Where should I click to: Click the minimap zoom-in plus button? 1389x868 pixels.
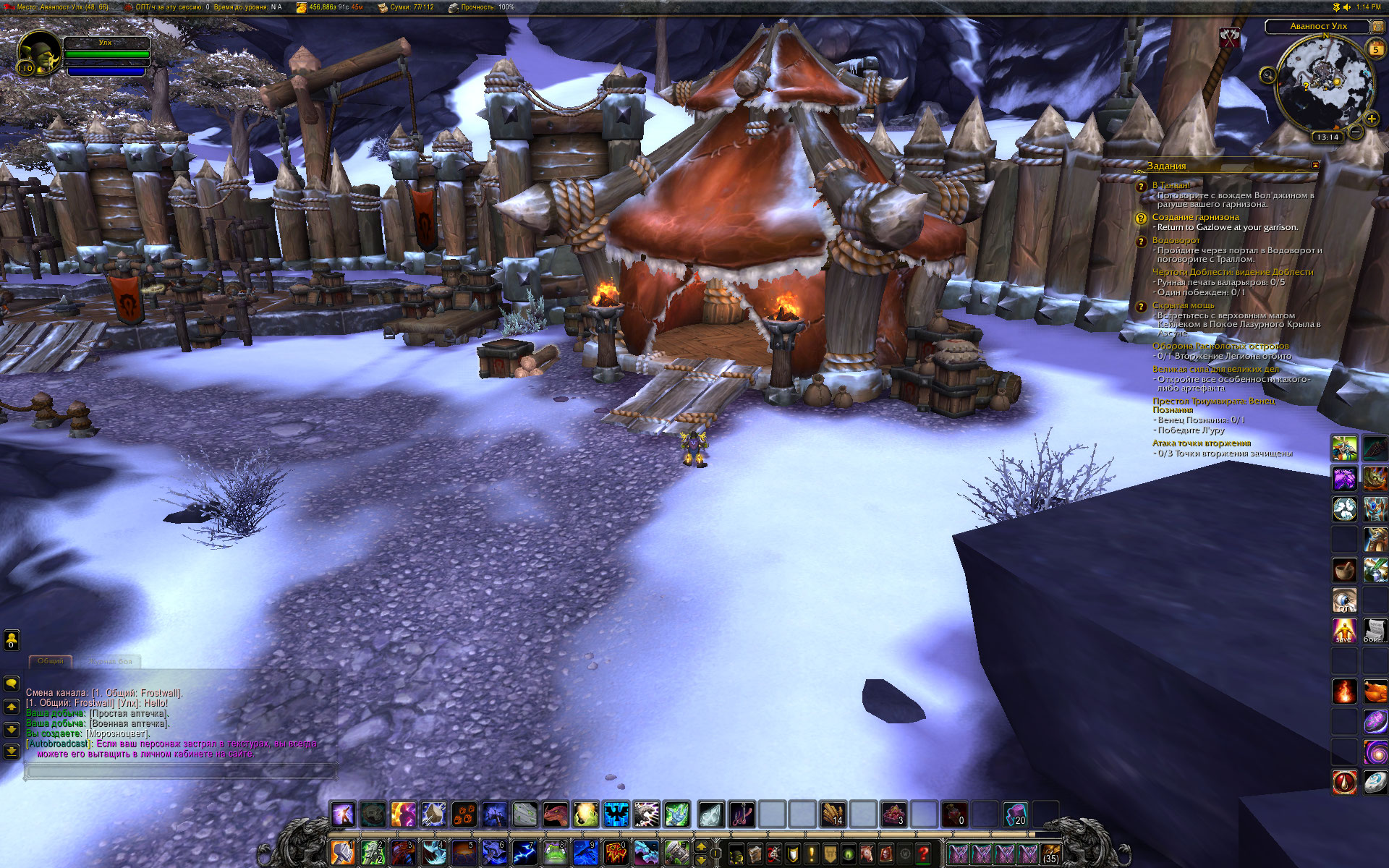point(1371,118)
